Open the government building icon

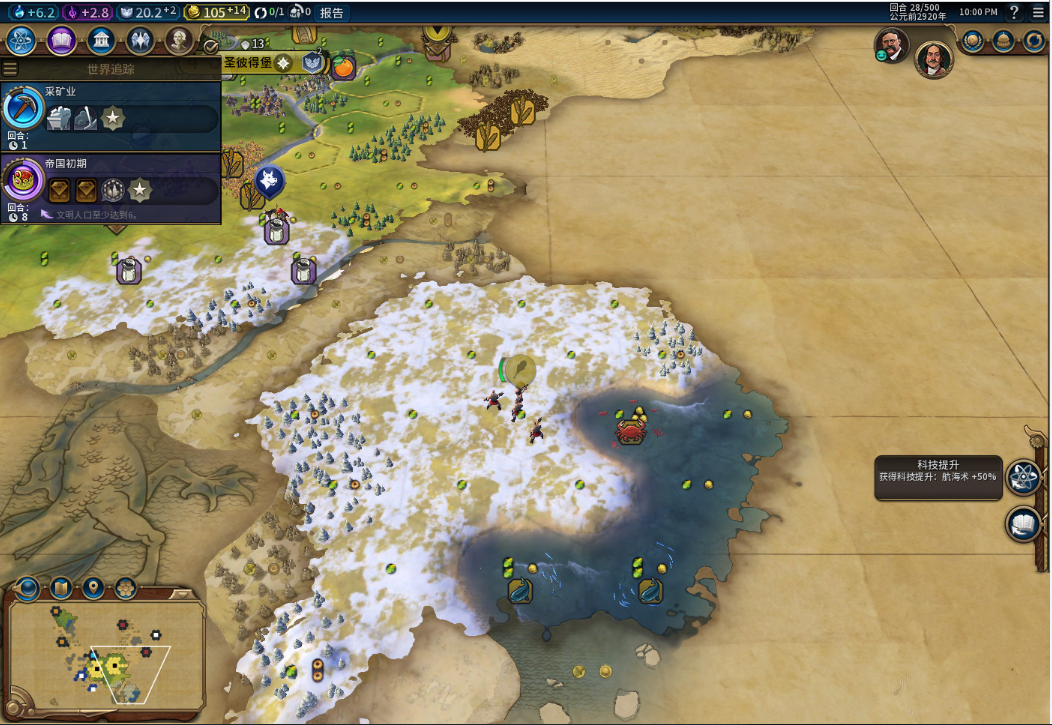(99, 41)
